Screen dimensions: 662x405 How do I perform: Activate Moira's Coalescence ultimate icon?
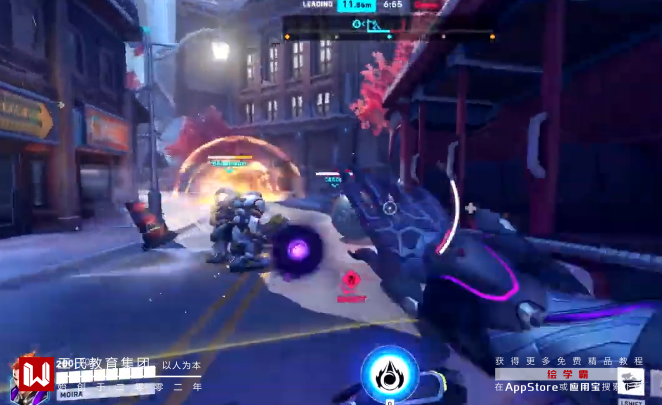(x=389, y=374)
